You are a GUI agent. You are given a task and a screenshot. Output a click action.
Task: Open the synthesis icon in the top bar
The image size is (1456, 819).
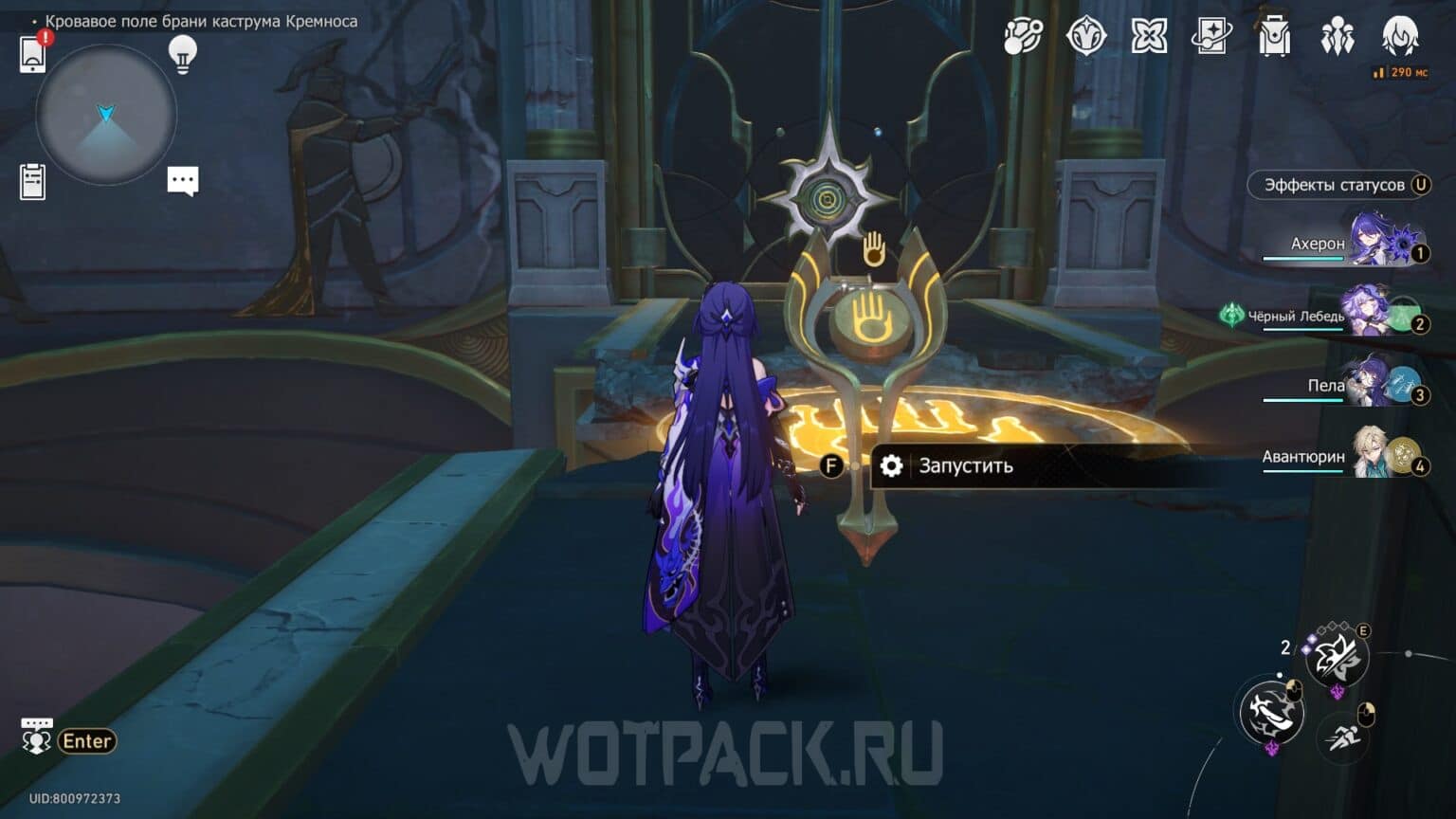pos(1149,38)
